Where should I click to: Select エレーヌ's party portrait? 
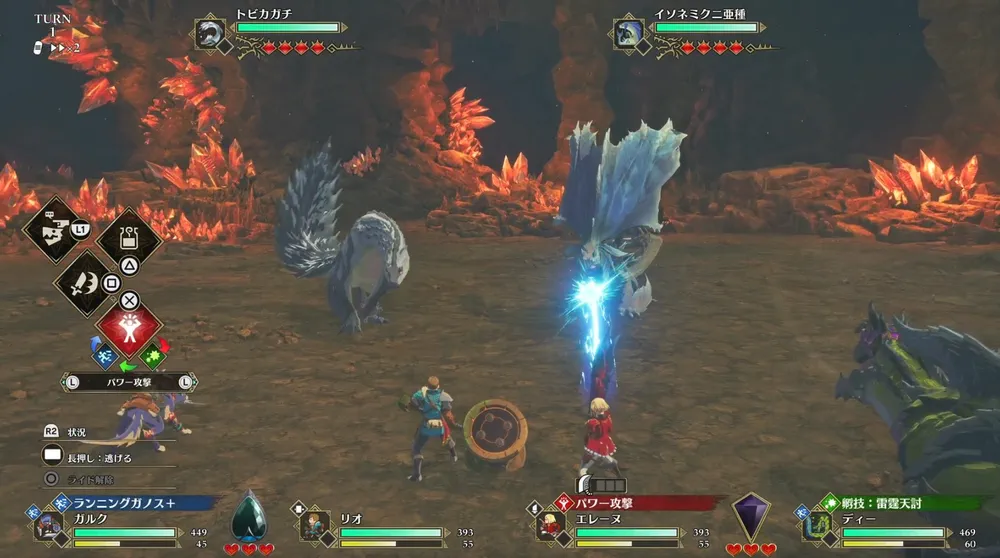(549, 524)
